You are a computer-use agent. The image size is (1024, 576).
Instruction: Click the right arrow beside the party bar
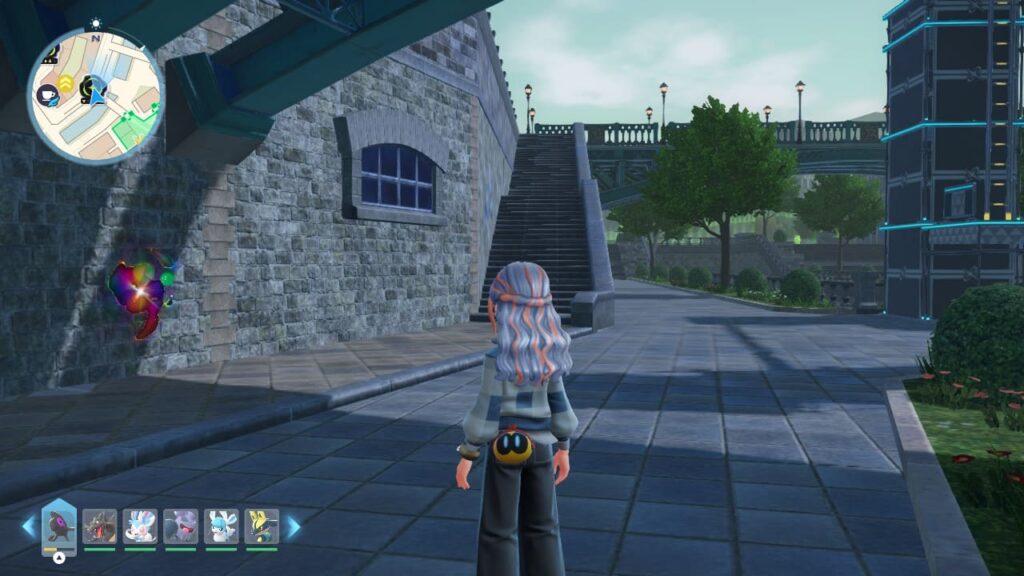293,527
